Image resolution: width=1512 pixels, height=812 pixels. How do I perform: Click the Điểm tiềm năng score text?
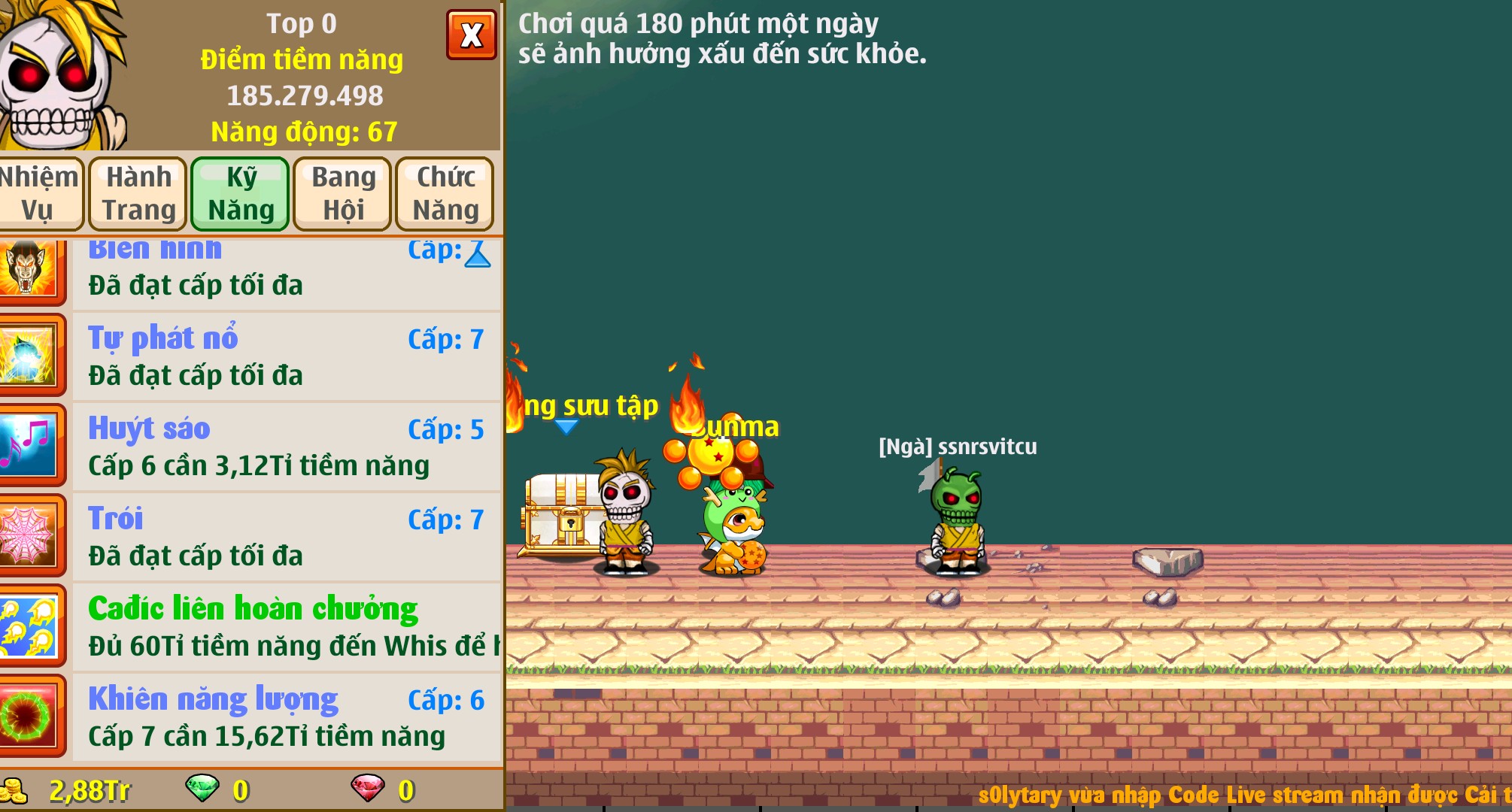302,60
